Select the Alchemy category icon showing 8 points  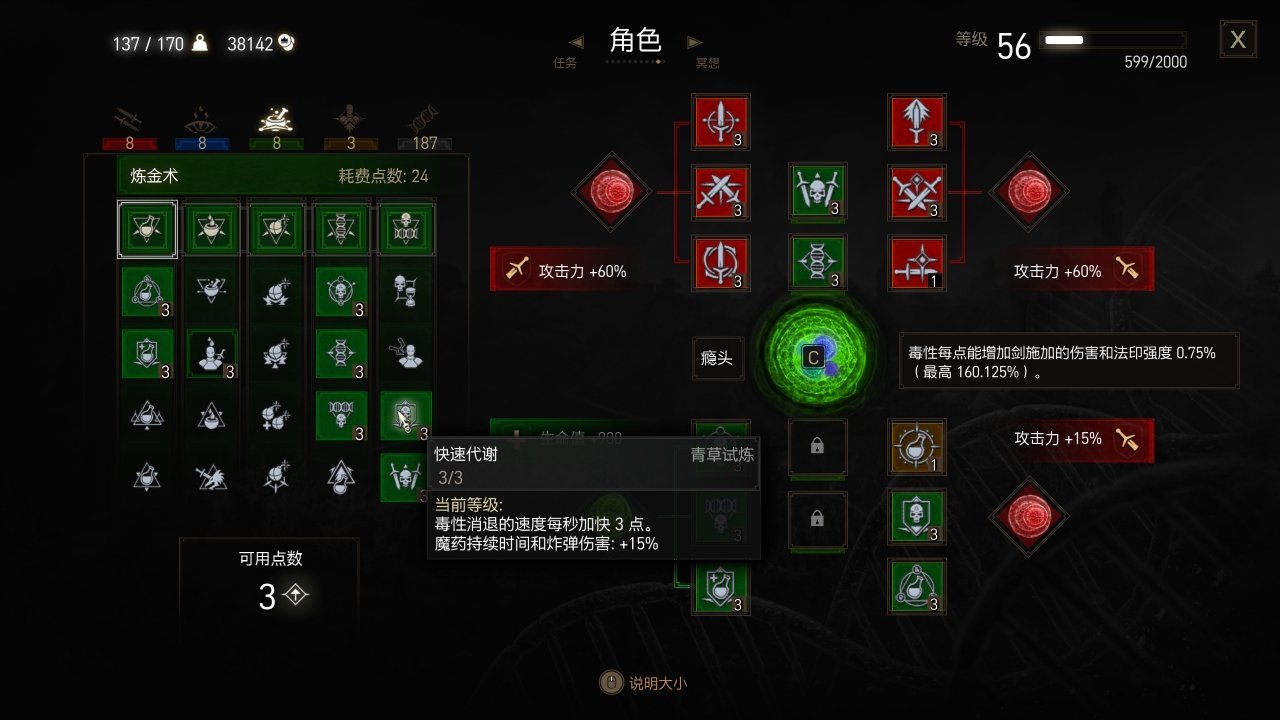(x=275, y=118)
